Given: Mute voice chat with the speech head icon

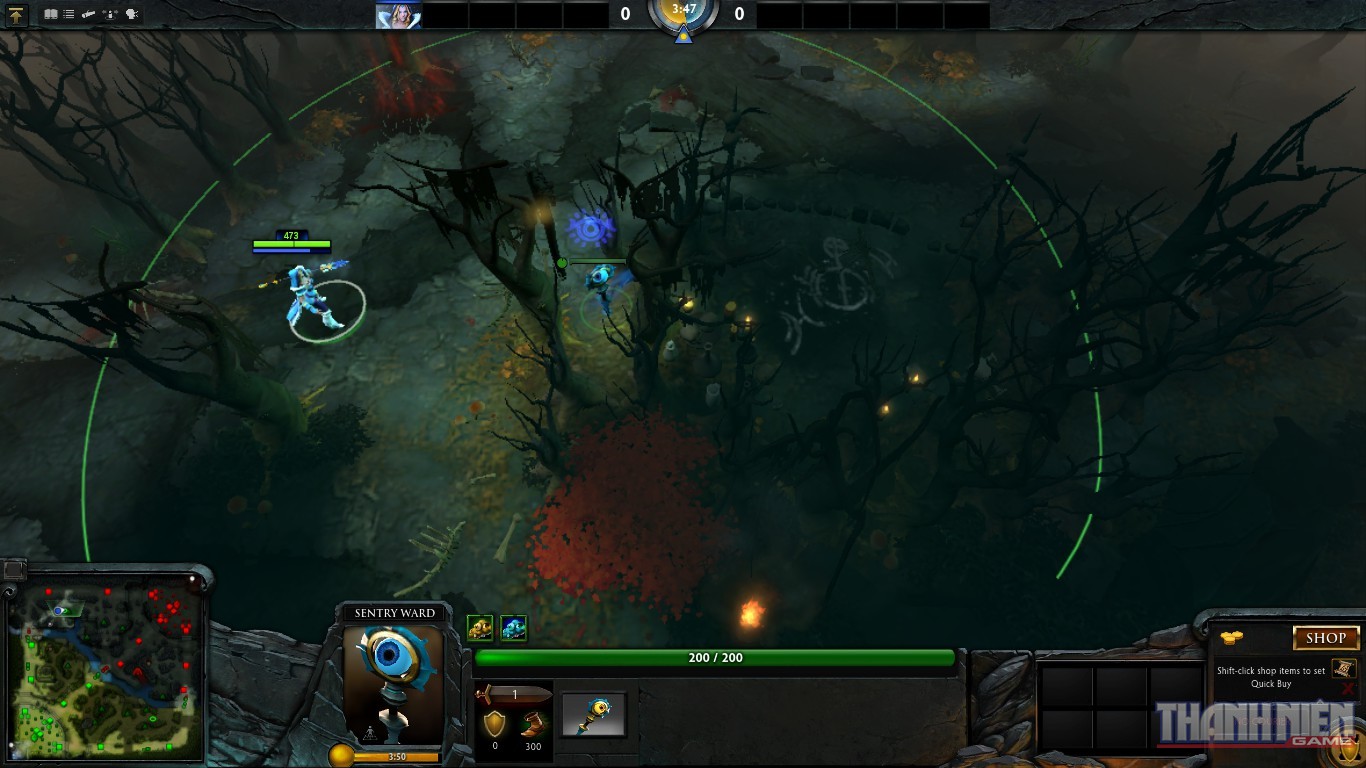Looking at the screenshot, I should (x=130, y=14).
